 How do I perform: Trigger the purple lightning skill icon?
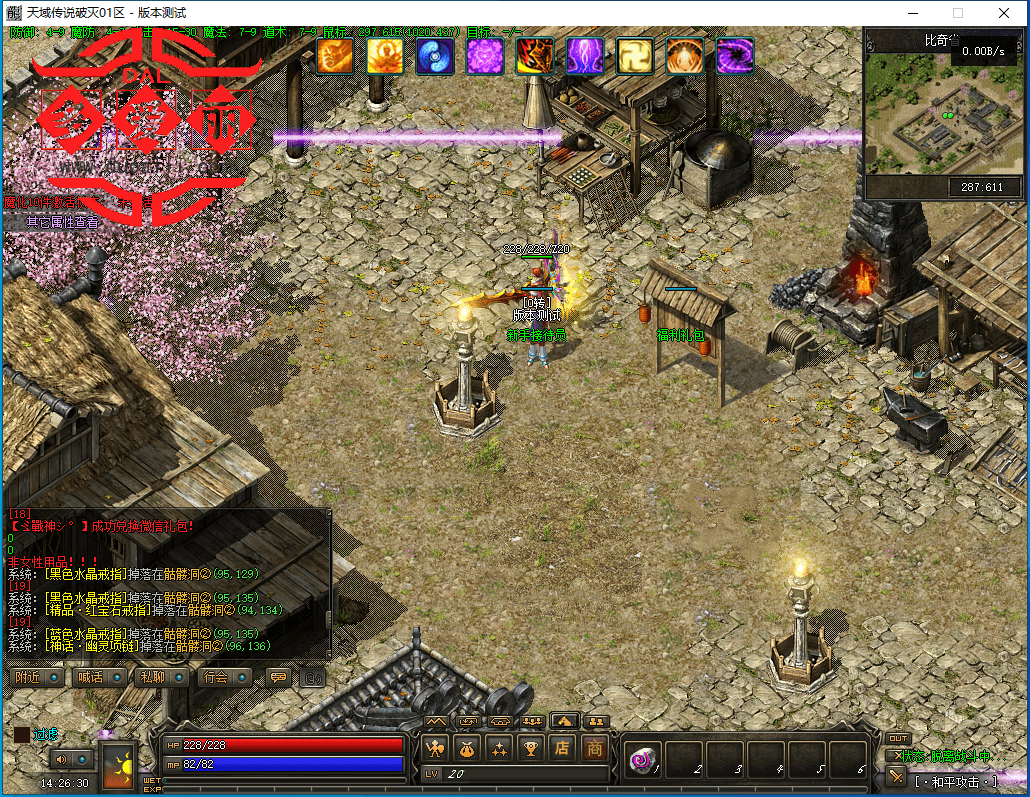585,56
